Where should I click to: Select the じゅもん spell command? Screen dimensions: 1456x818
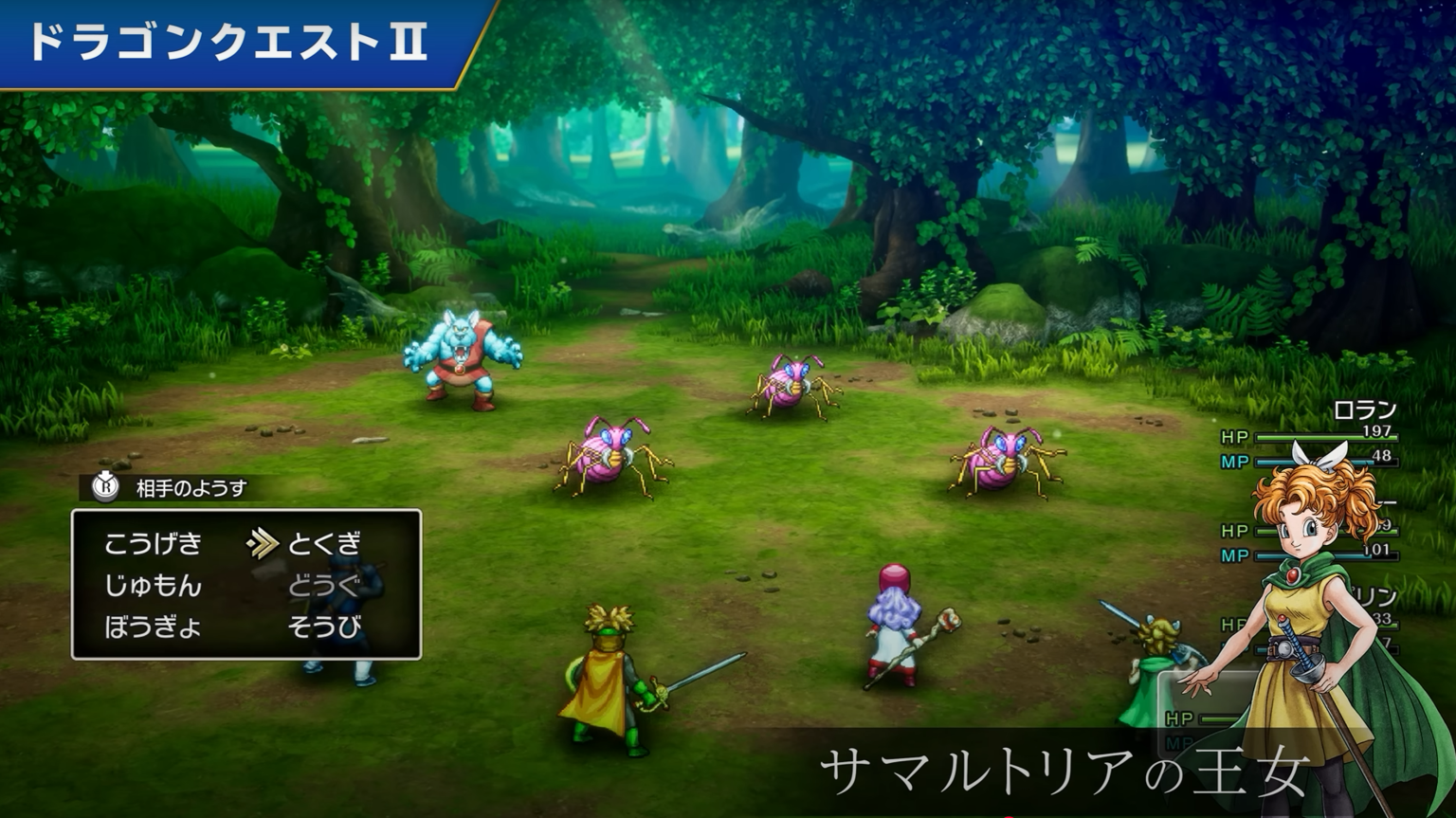pyautogui.click(x=155, y=587)
